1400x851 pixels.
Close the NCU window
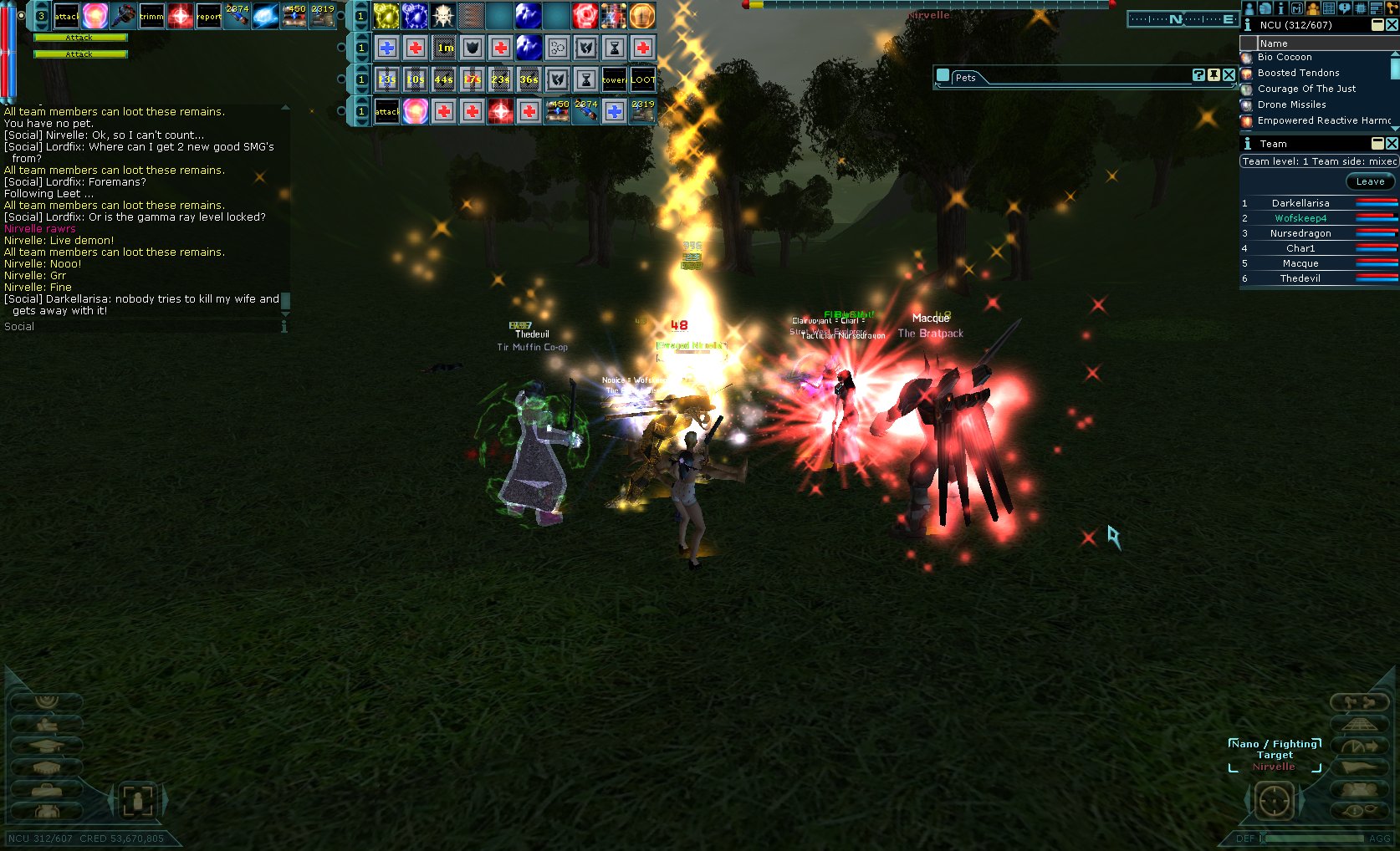point(1392,25)
